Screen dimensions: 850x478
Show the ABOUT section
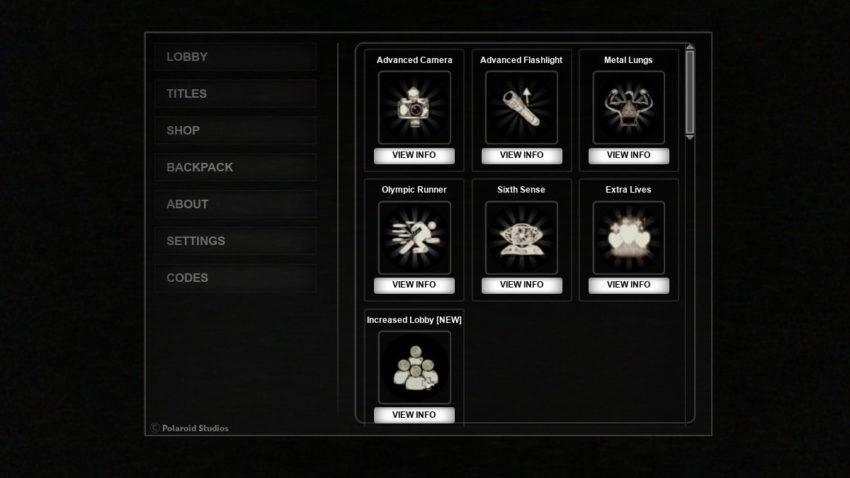tap(235, 204)
